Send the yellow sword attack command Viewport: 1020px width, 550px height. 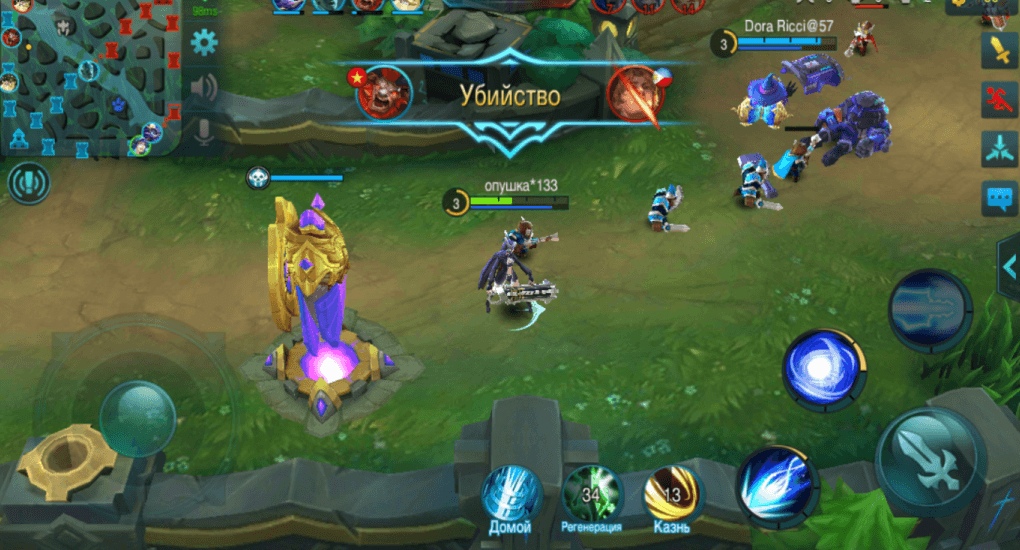click(998, 50)
